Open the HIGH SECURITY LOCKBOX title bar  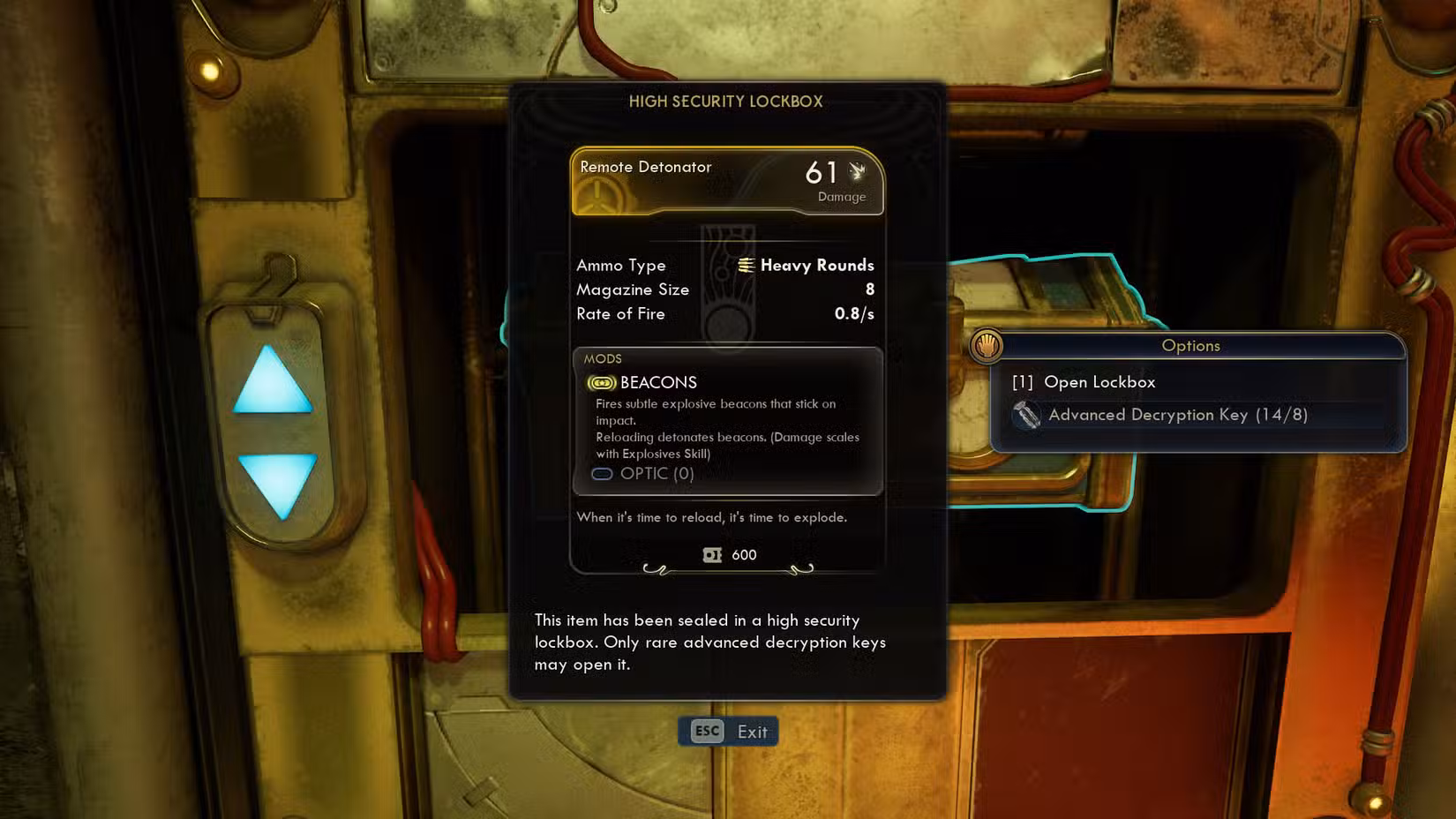[726, 101]
